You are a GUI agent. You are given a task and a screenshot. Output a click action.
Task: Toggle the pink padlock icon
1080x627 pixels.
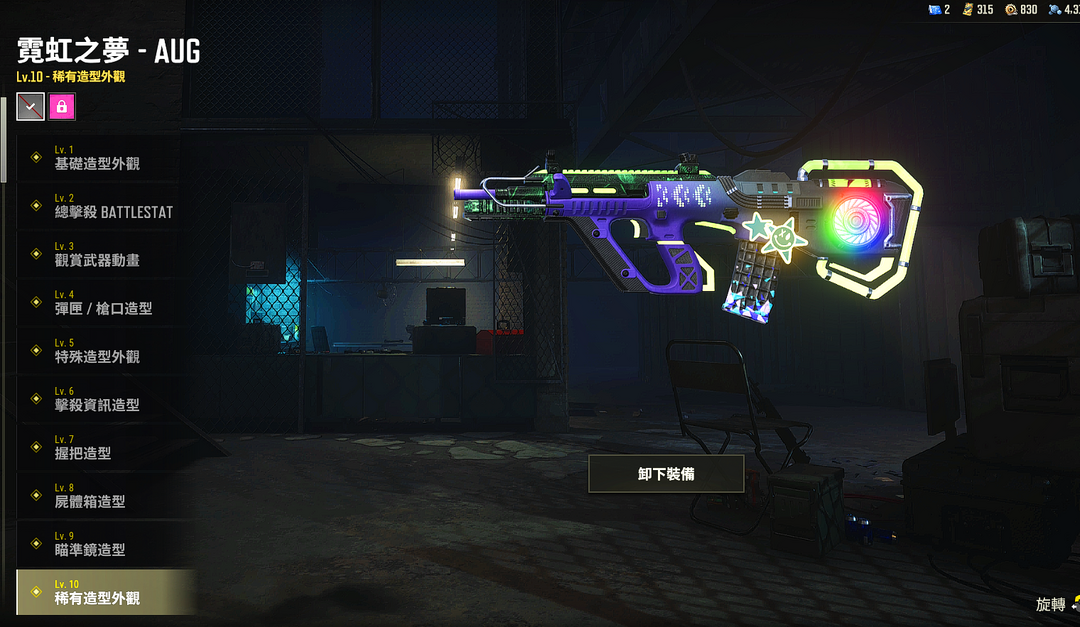(x=62, y=106)
